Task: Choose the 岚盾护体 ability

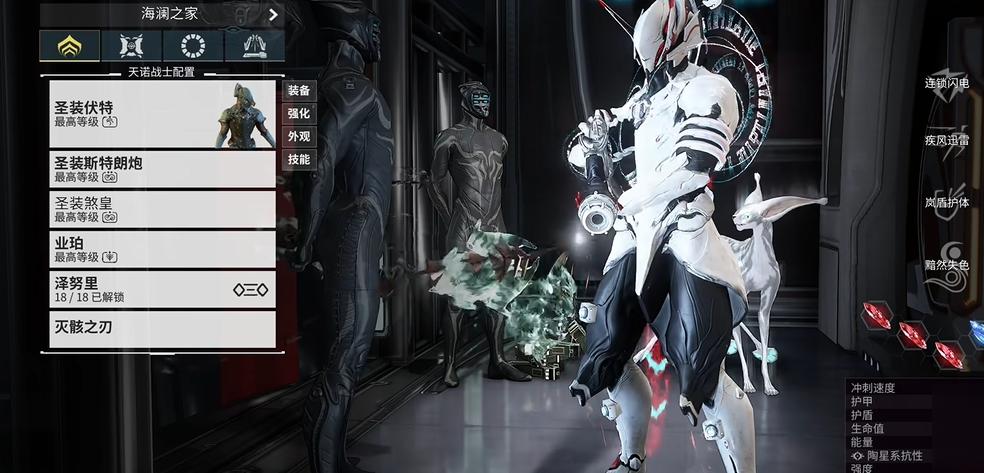Action: tap(946, 202)
